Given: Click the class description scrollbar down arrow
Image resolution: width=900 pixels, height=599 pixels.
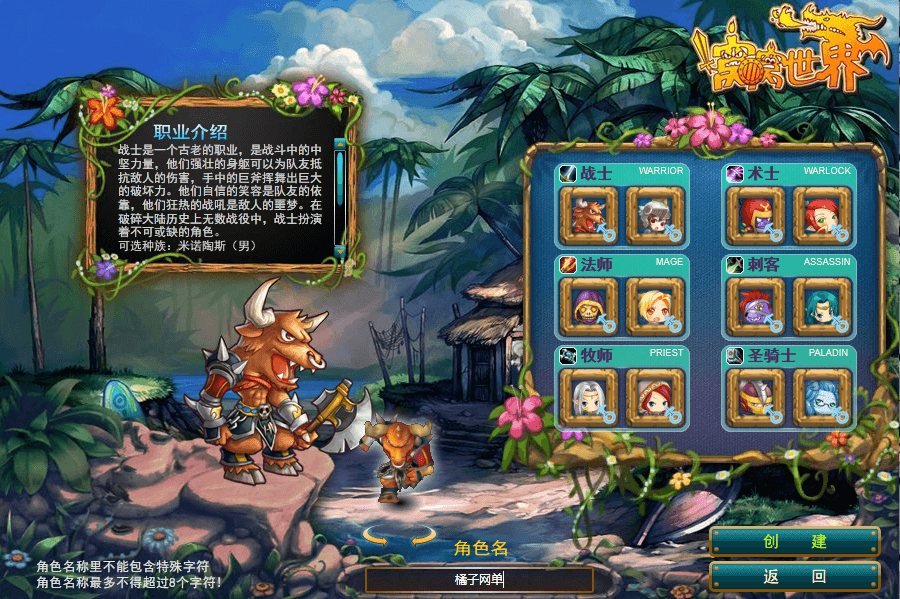Looking at the screenshot, I should click(x=340, y=249).
